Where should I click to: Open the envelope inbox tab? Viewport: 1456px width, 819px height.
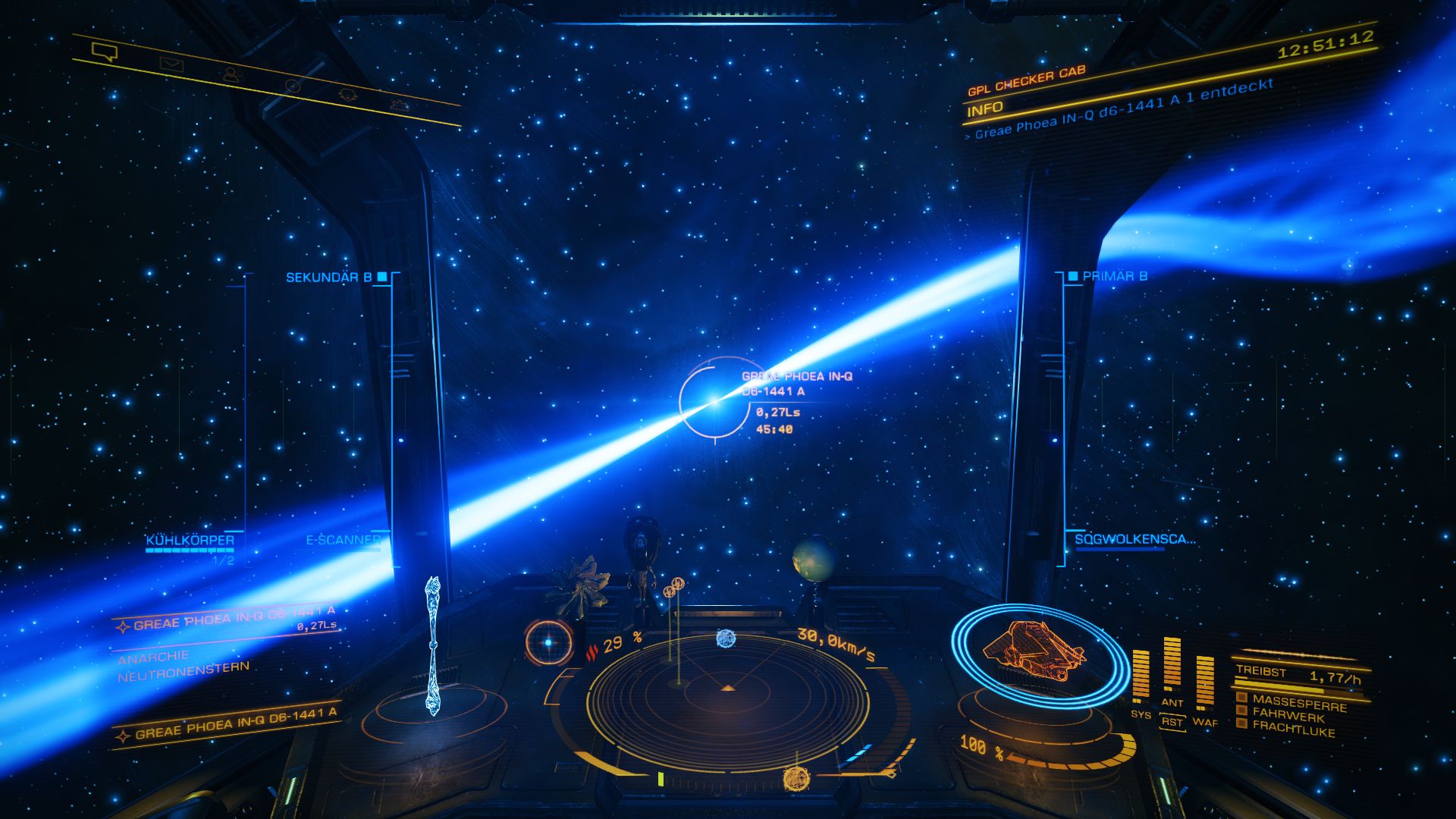pos(171,64)
